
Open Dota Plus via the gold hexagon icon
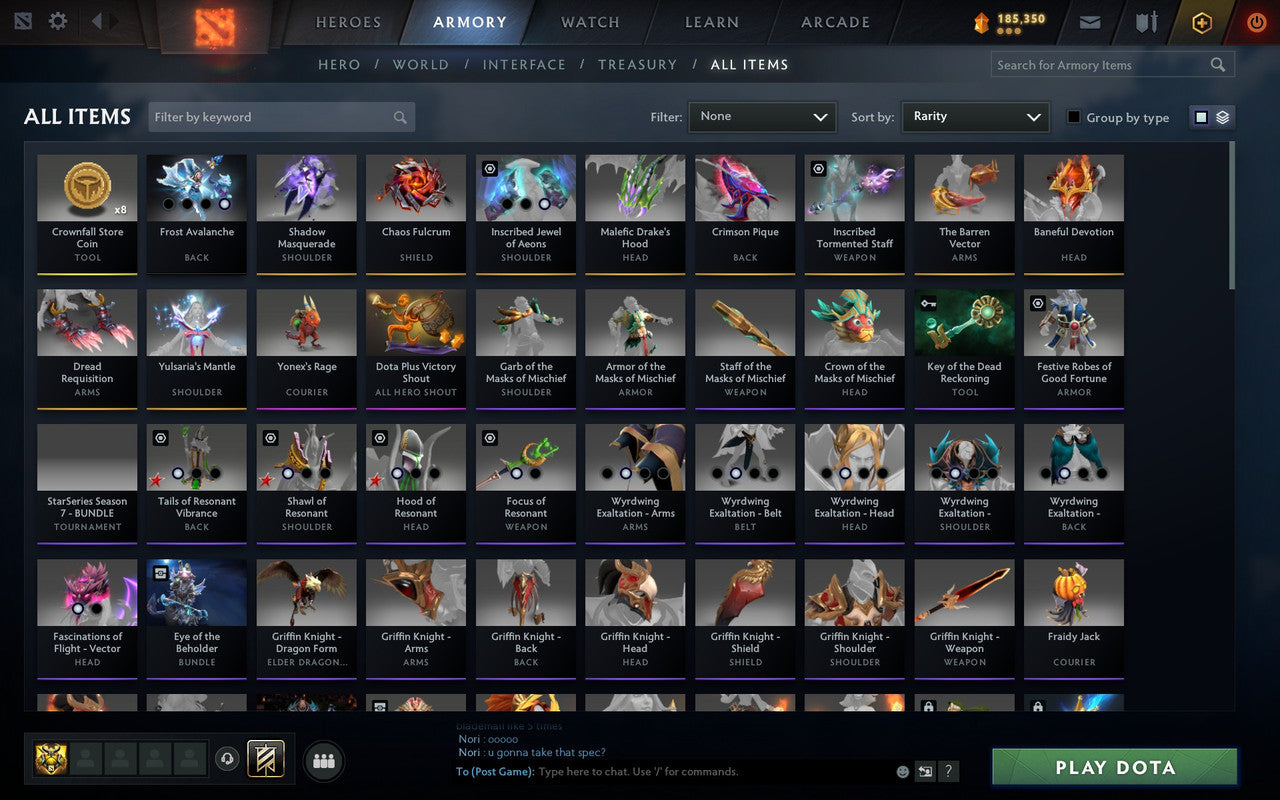click(1201, 21)
